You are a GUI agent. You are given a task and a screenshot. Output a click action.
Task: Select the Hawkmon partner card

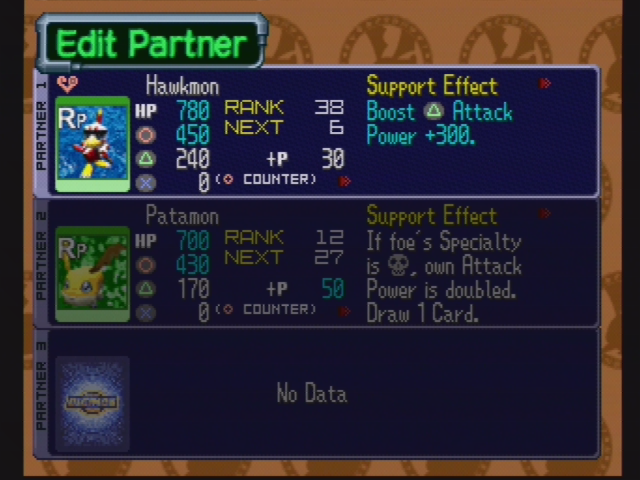93,143
